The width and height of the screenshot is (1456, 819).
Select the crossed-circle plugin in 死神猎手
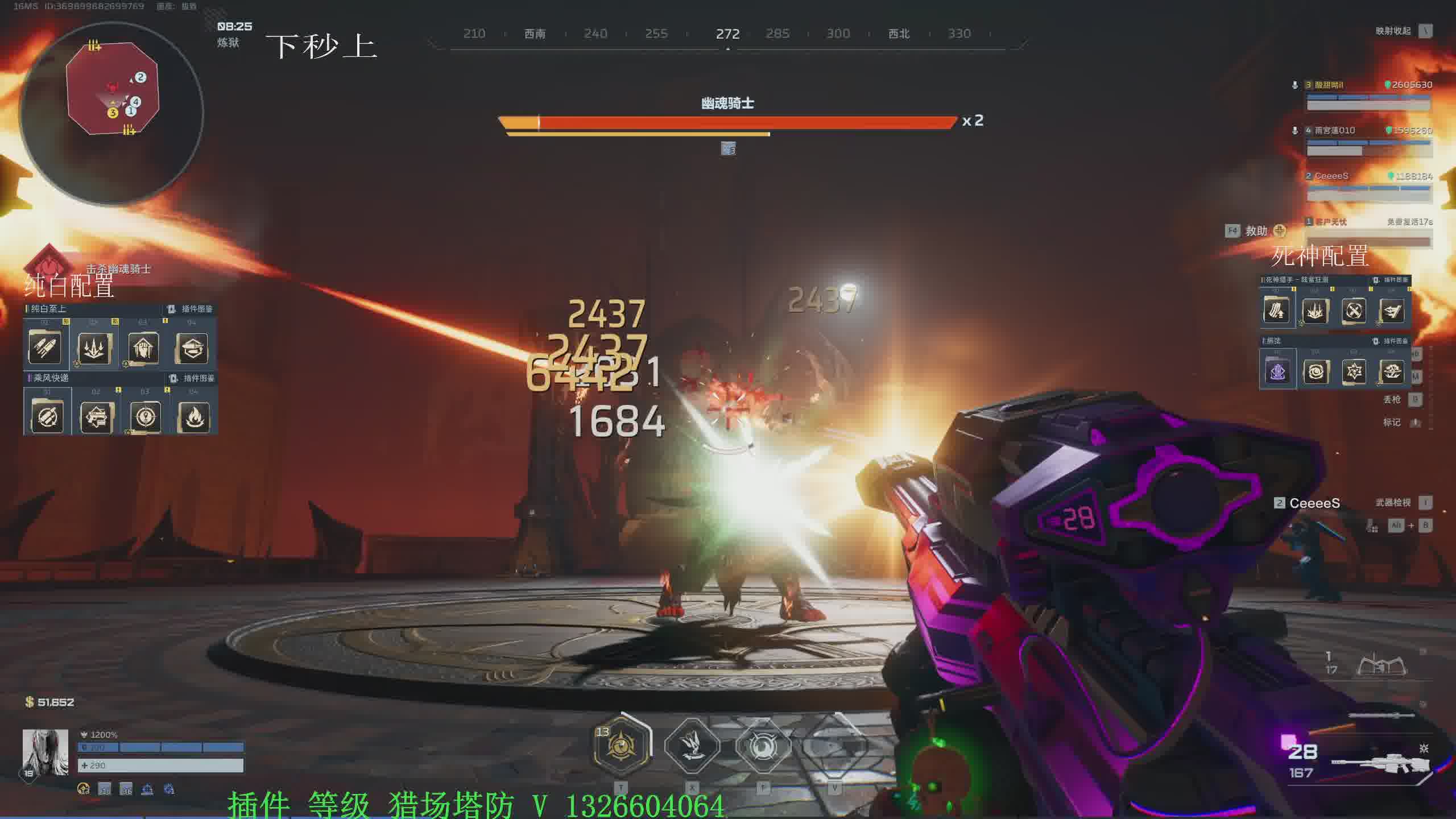[1354, 311]
